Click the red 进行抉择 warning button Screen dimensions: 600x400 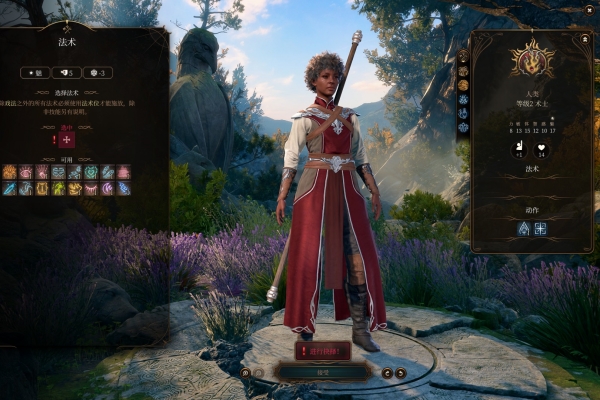click(322, 350)
